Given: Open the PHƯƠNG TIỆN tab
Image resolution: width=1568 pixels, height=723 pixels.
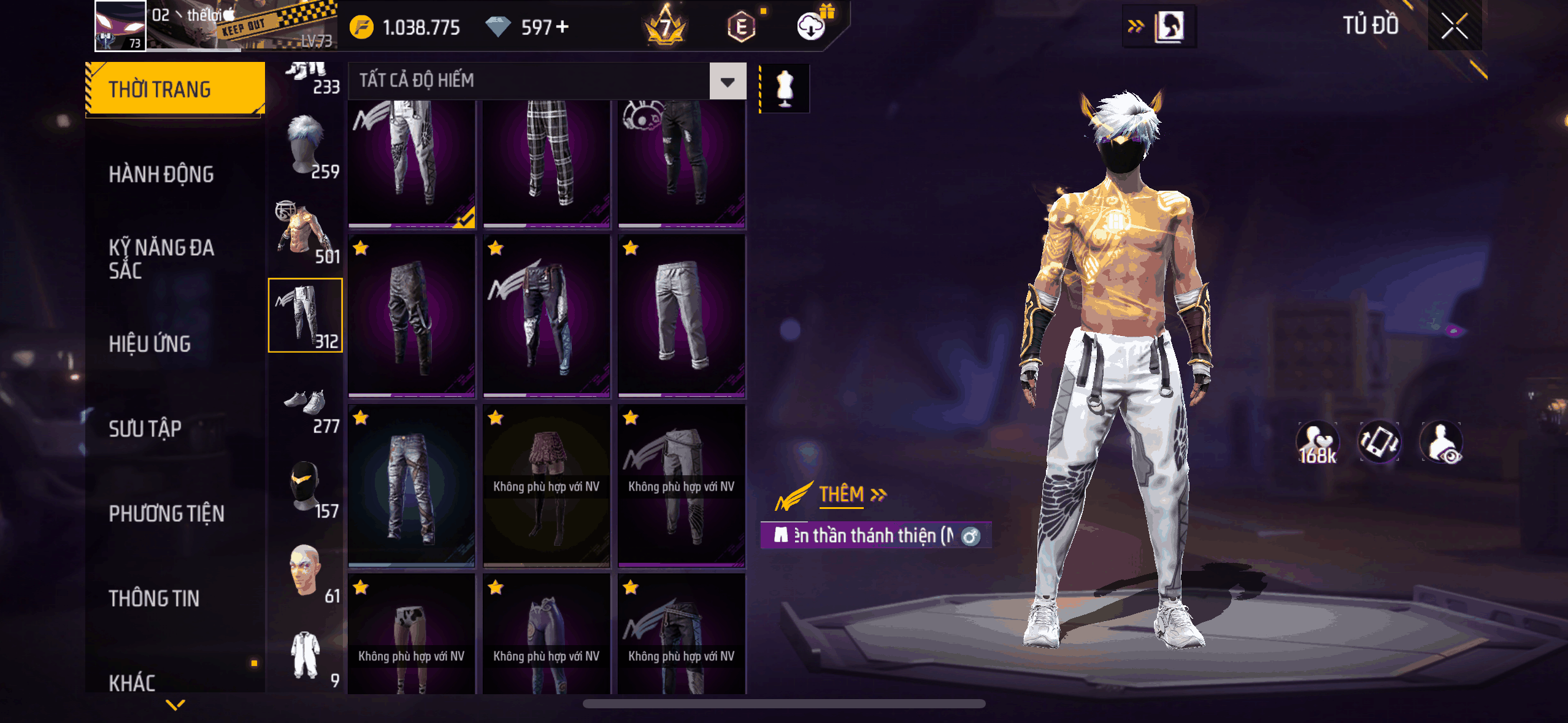Looking at the screenshot, I should (x=166, y=513).
